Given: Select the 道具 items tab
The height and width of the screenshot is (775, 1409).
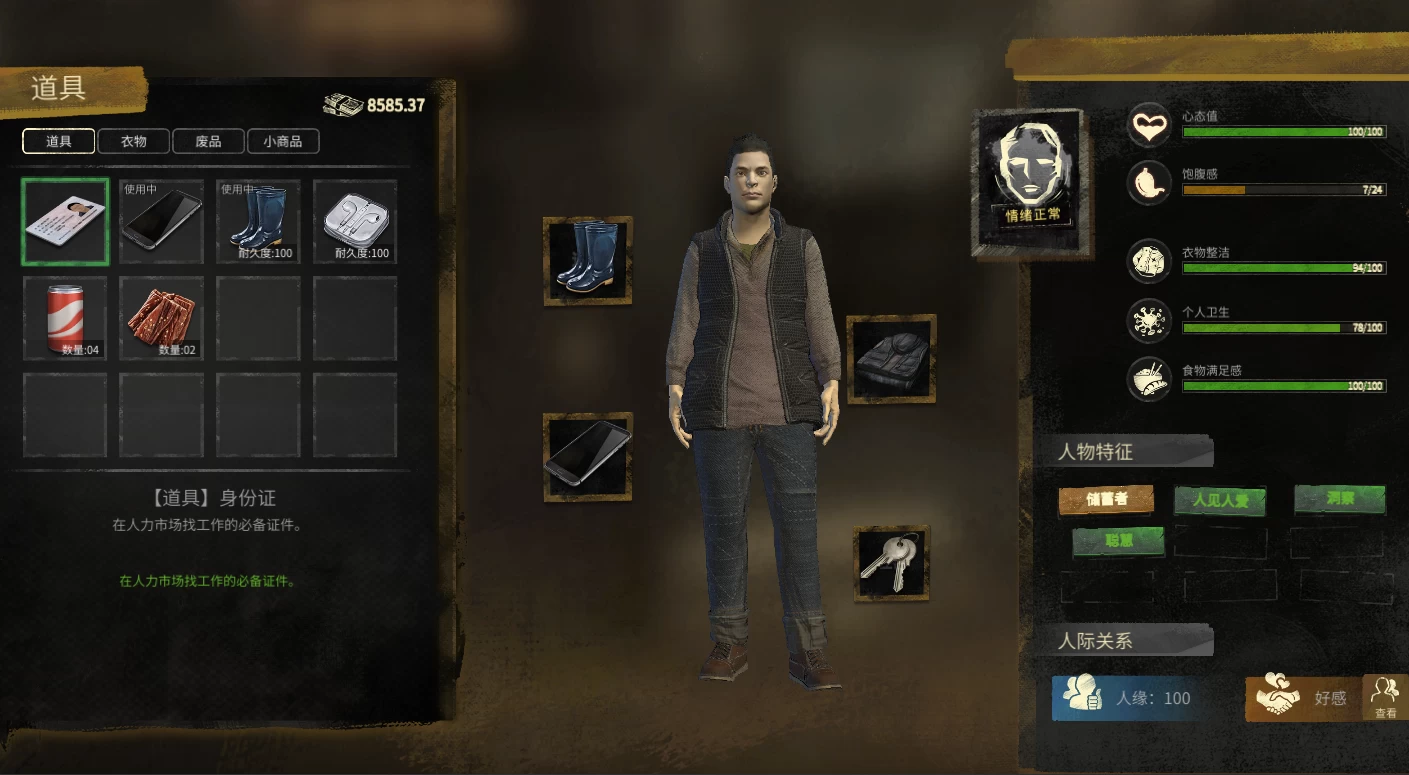Looking at the screenshot, I should pos(59,142).
